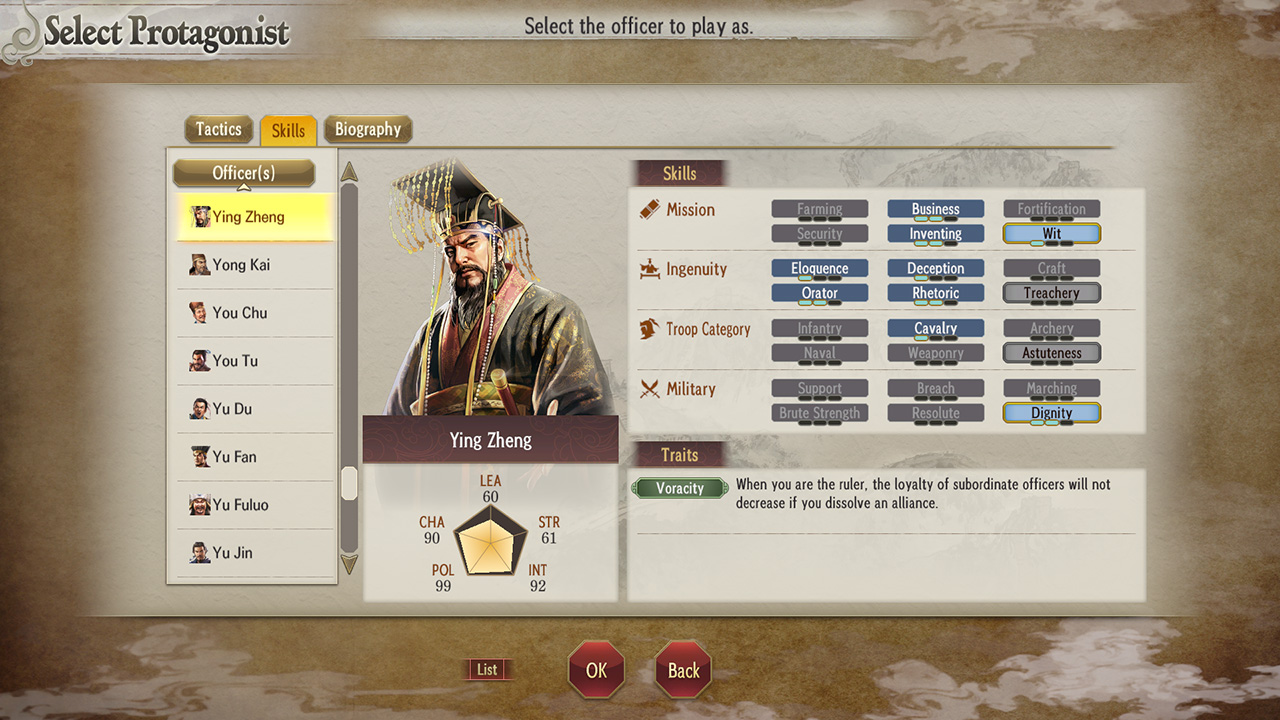
Task: Click the Back button
Action: 682,670
